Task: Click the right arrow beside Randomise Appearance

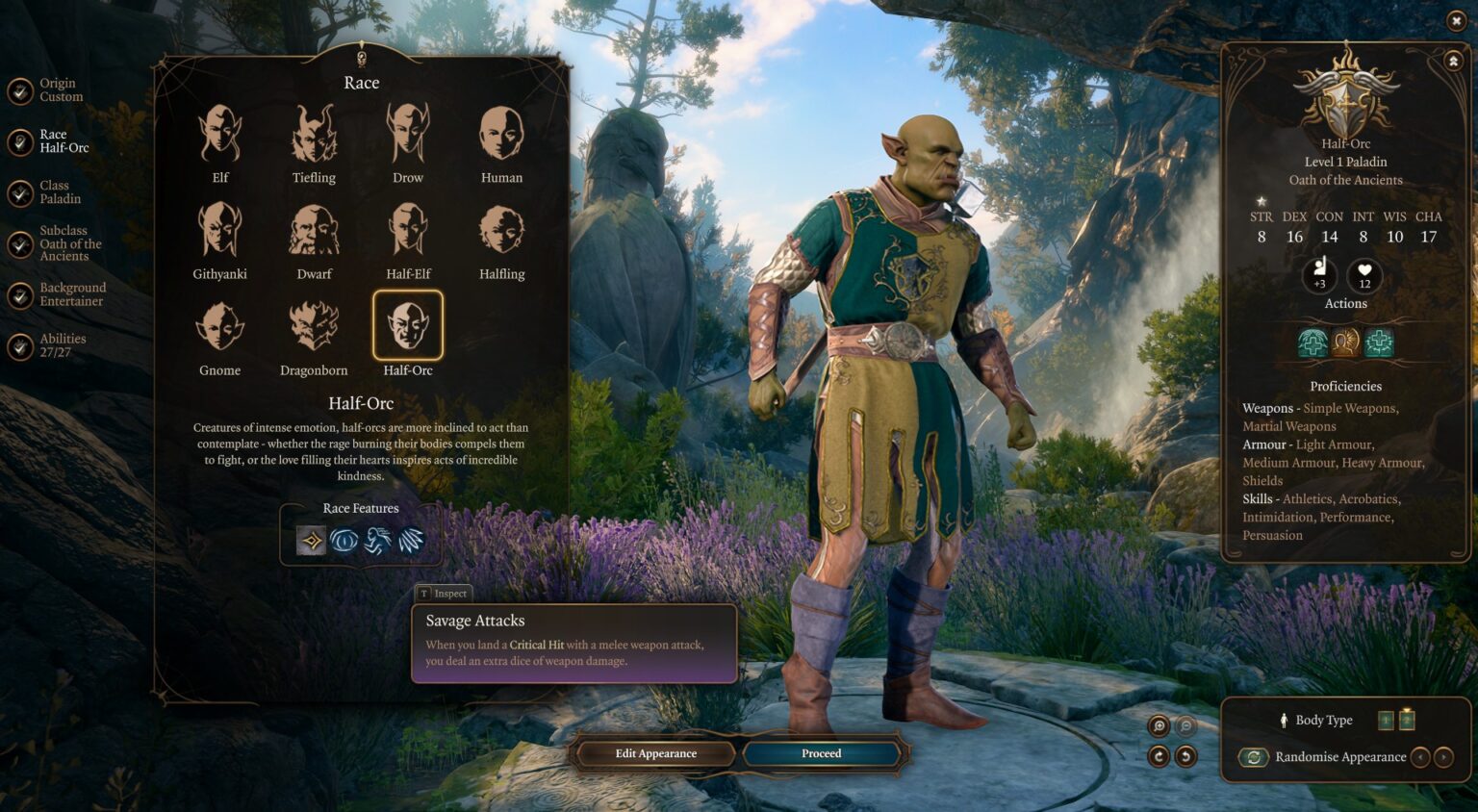Action: click(1442, 757)
